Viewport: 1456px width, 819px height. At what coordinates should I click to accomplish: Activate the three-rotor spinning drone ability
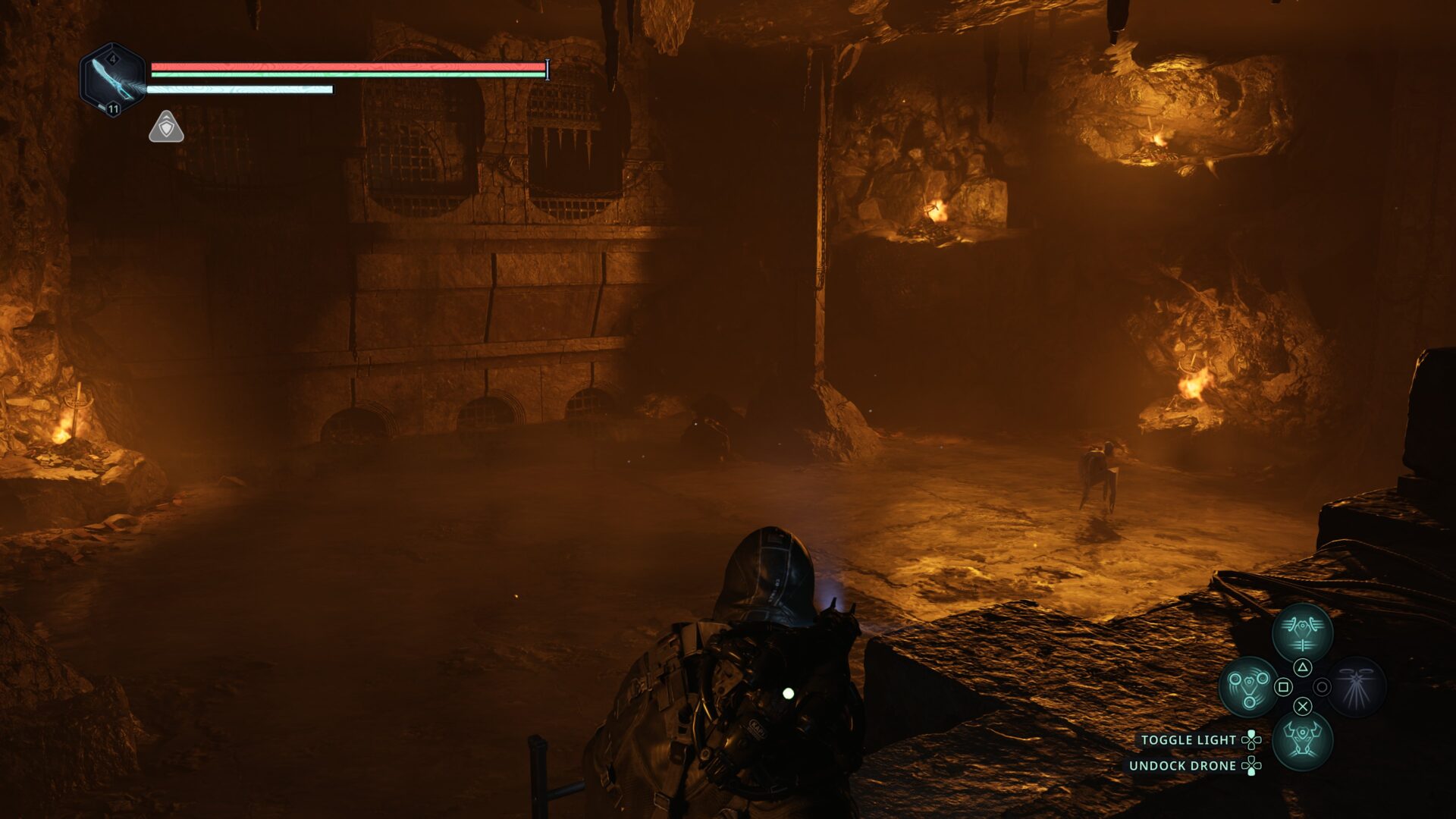pos(1247,686)
